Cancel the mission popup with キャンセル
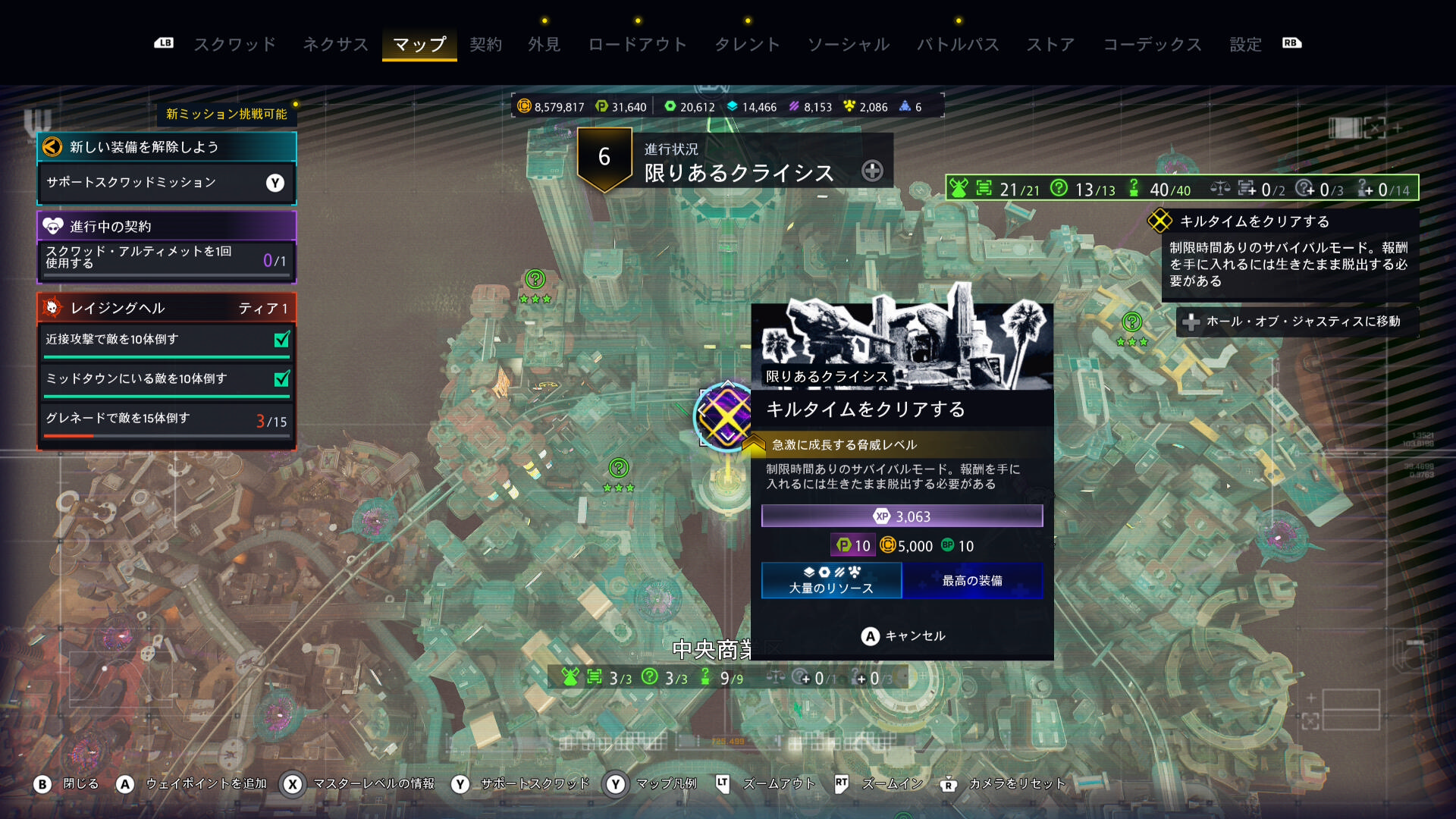Screen dimensions: 1456x819 point(902,636)
